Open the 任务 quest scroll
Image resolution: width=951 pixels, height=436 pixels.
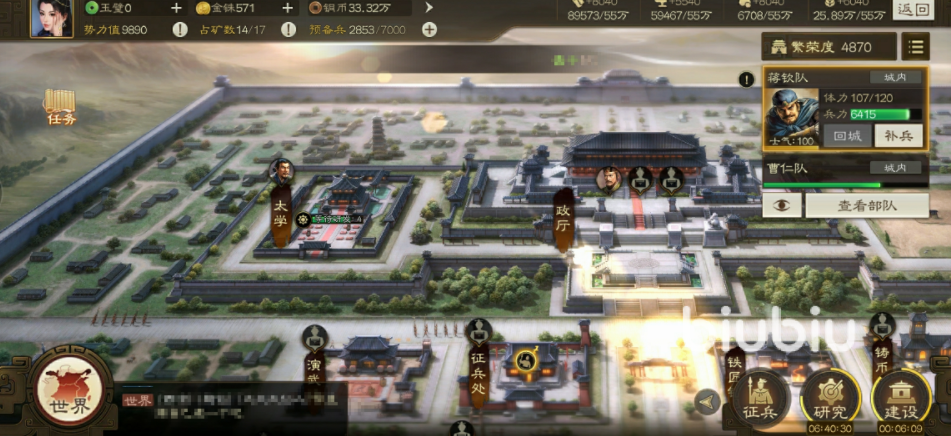61,107
